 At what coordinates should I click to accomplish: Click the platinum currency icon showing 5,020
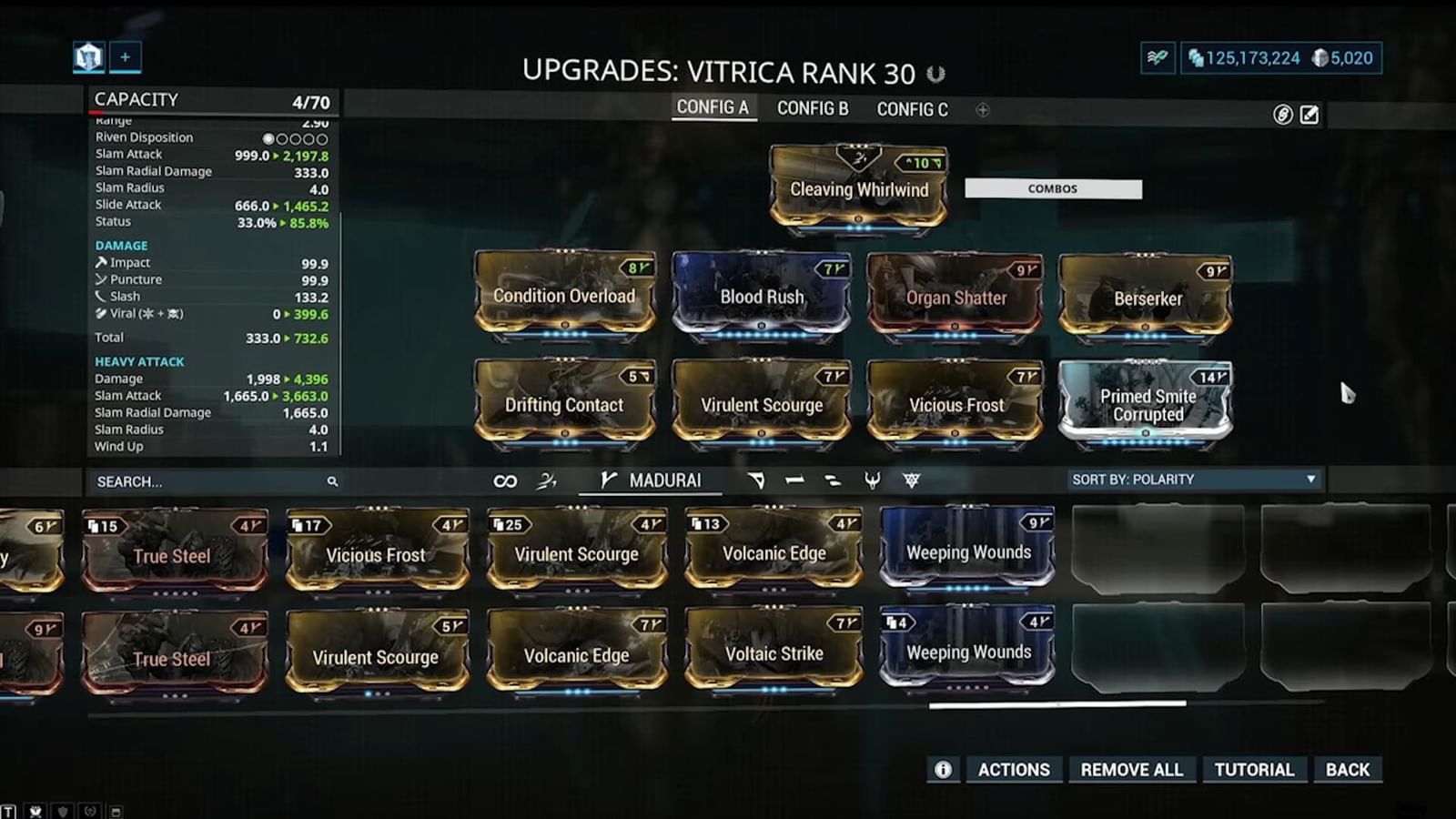pyautogui.click(x=1319, y=57)
